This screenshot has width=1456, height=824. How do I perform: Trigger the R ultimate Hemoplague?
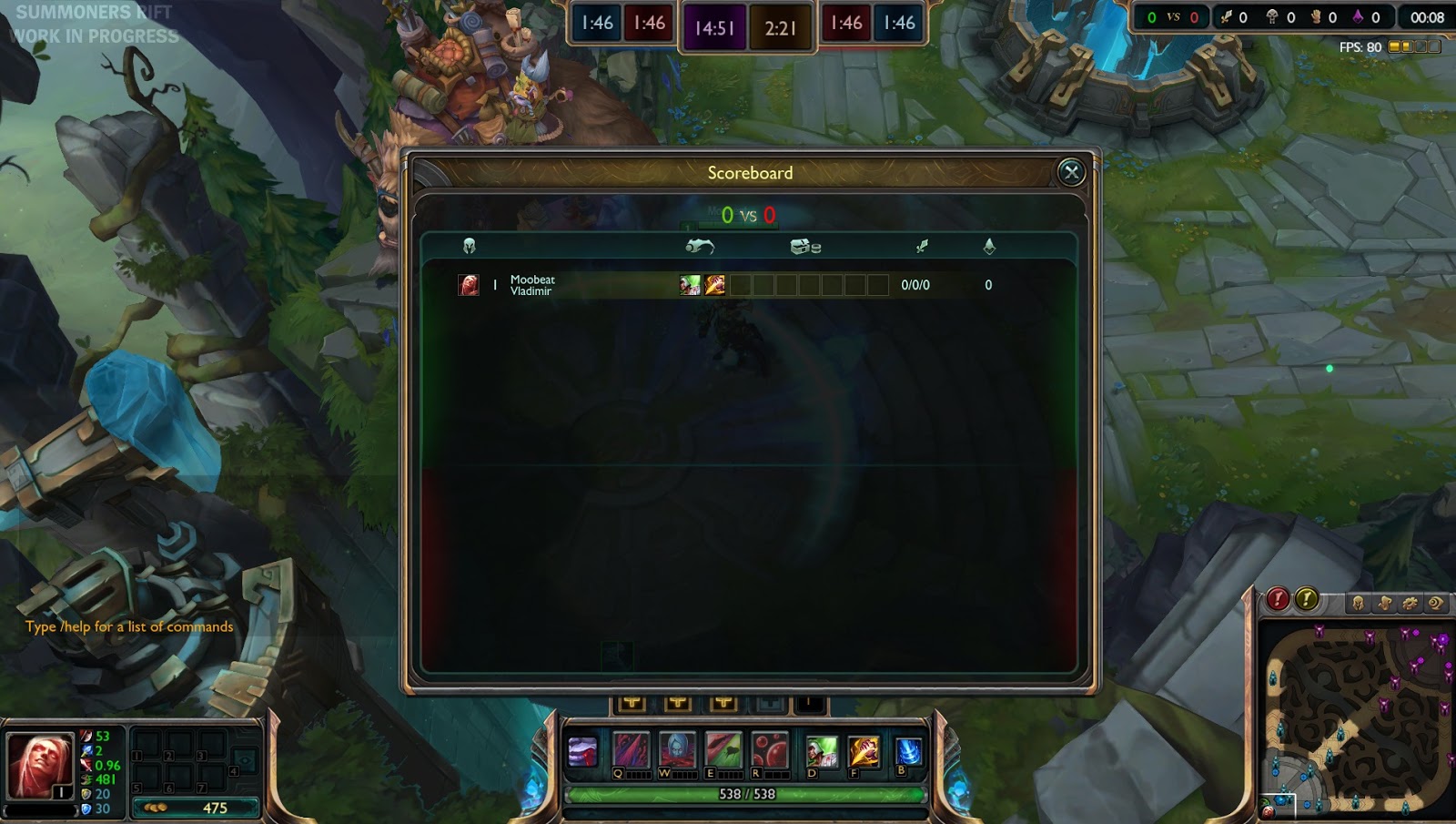(x=769, y=751)
